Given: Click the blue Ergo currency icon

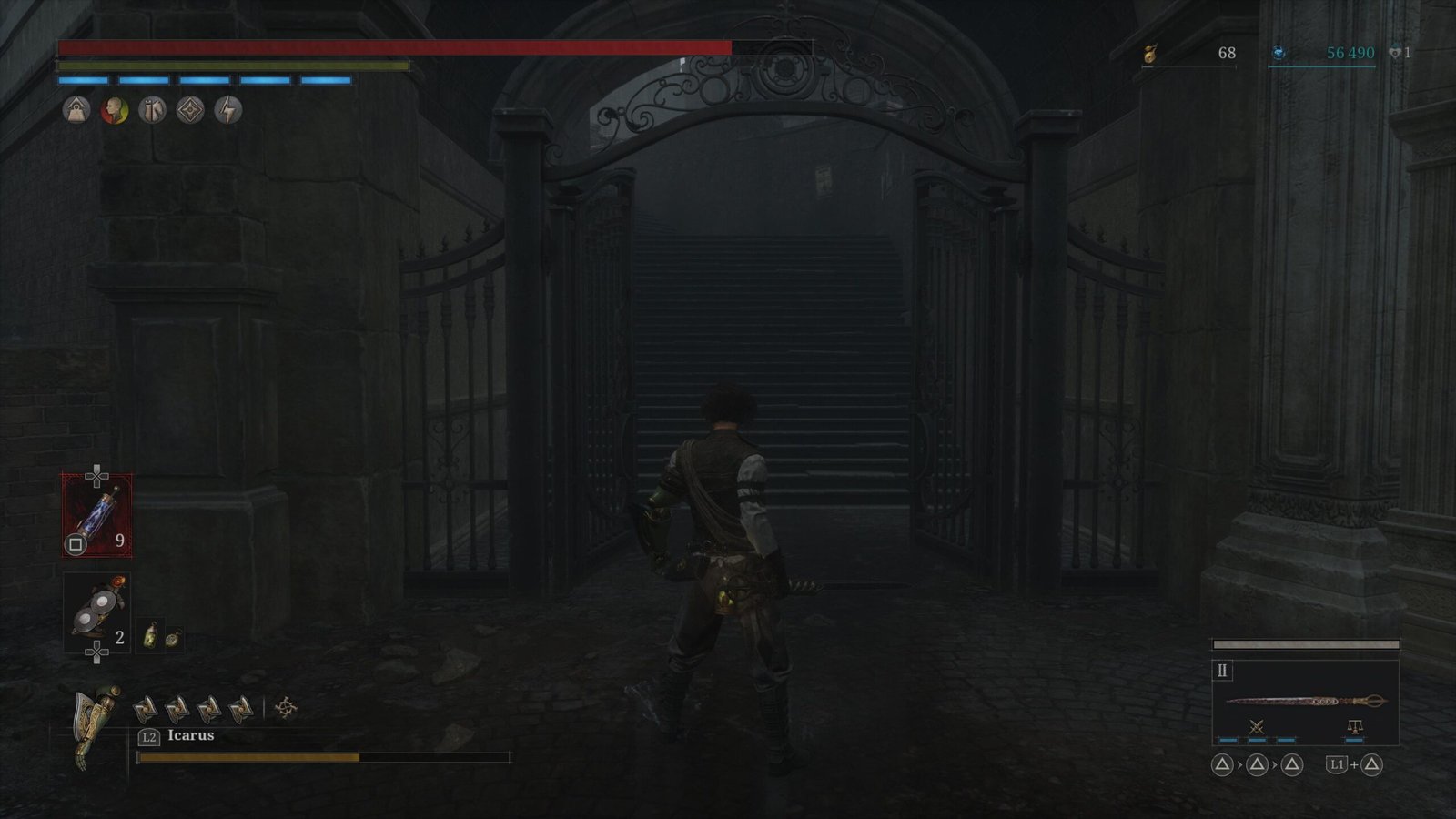Looking at the screenshot, I should 1279,54.
